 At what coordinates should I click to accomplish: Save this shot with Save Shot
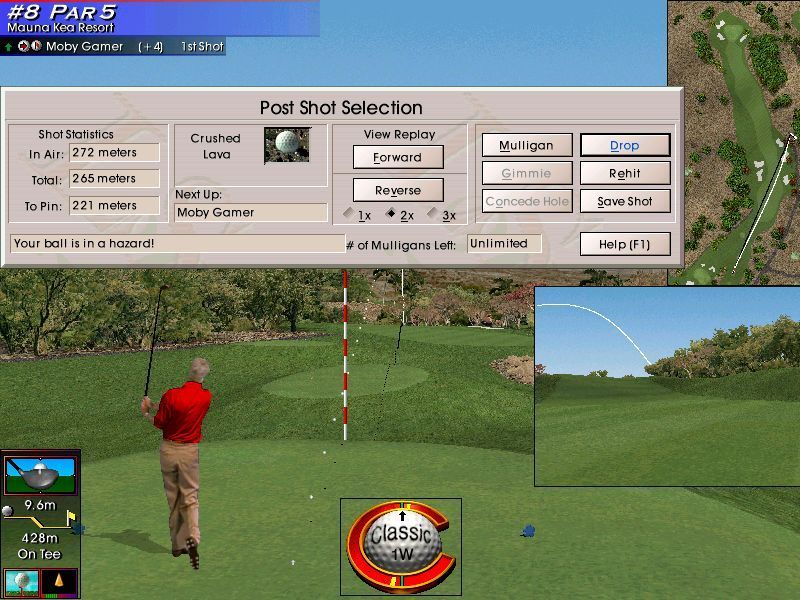[625, 201]
